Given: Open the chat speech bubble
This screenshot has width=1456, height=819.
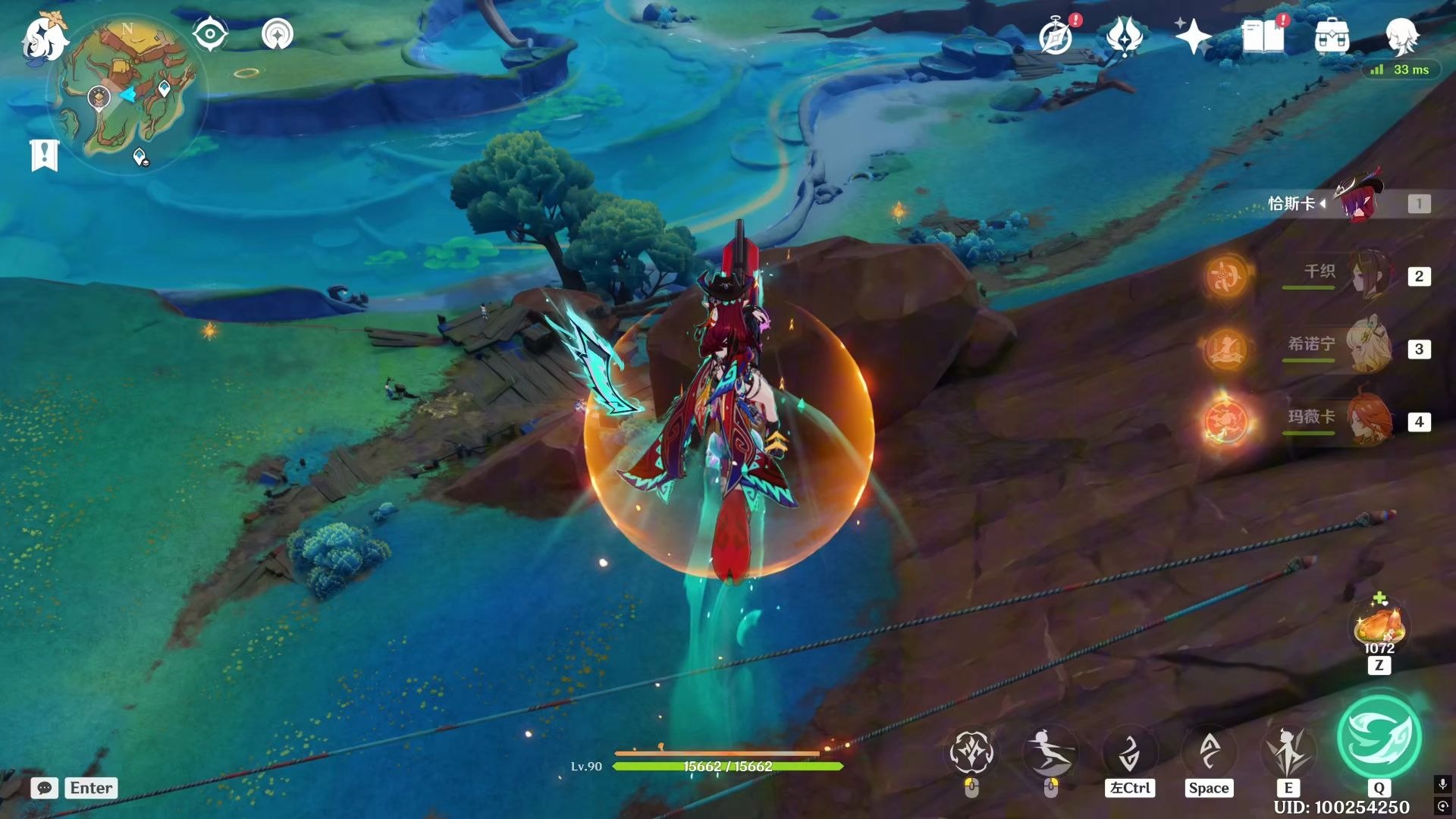Looking at the screenshot, I should coord(45,788).
